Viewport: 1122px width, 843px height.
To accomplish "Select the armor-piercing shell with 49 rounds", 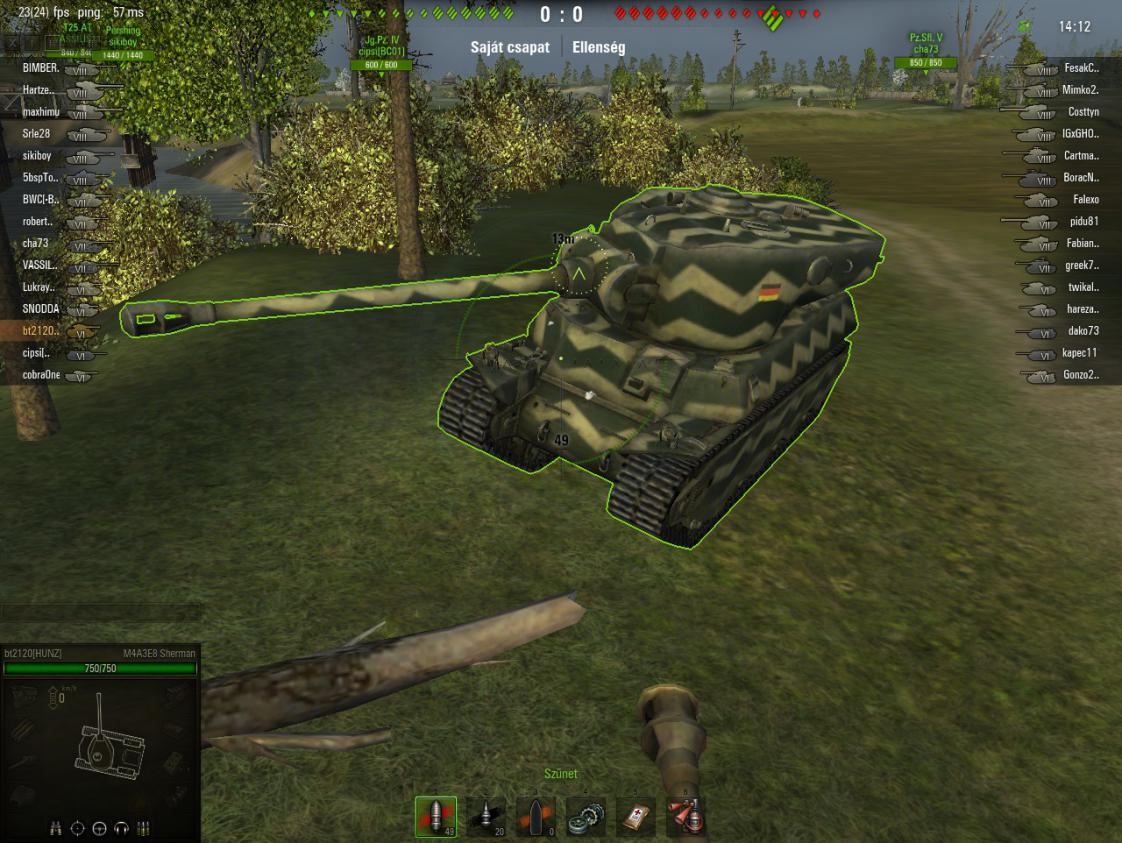I will click(435, 817).
